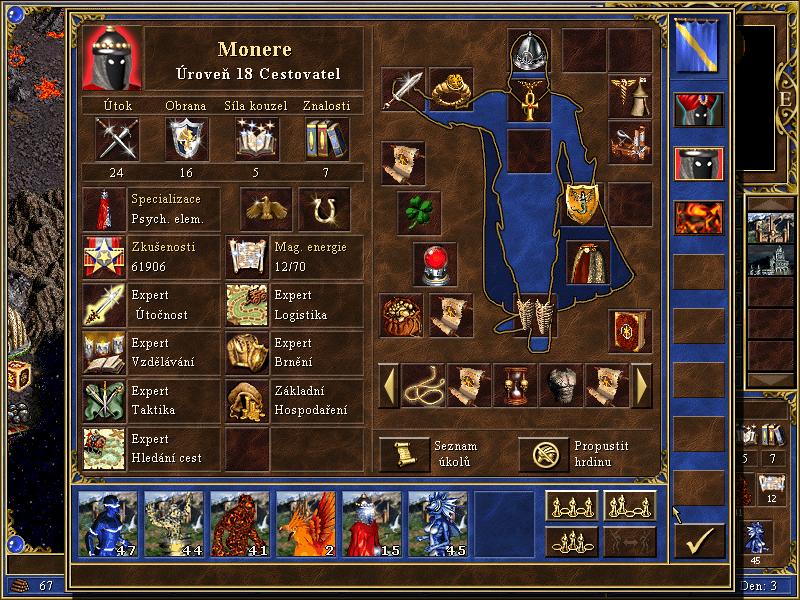
Task: Confirm with the checkmark button
Action: [x=699, y=540]
